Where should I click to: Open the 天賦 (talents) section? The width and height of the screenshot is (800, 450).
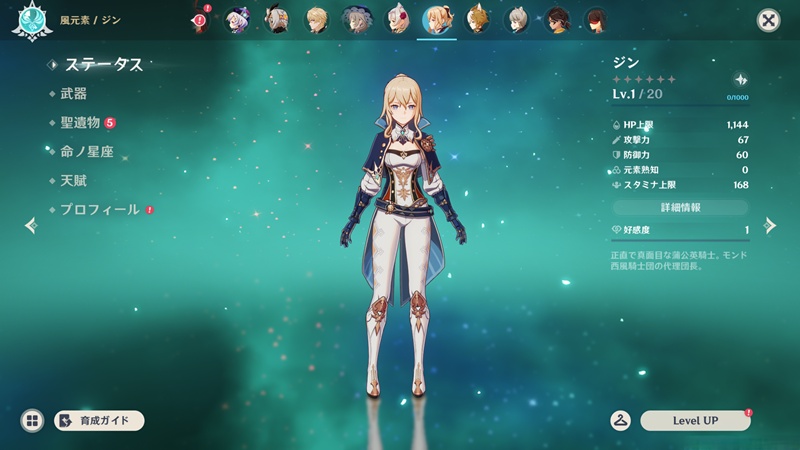73,181
